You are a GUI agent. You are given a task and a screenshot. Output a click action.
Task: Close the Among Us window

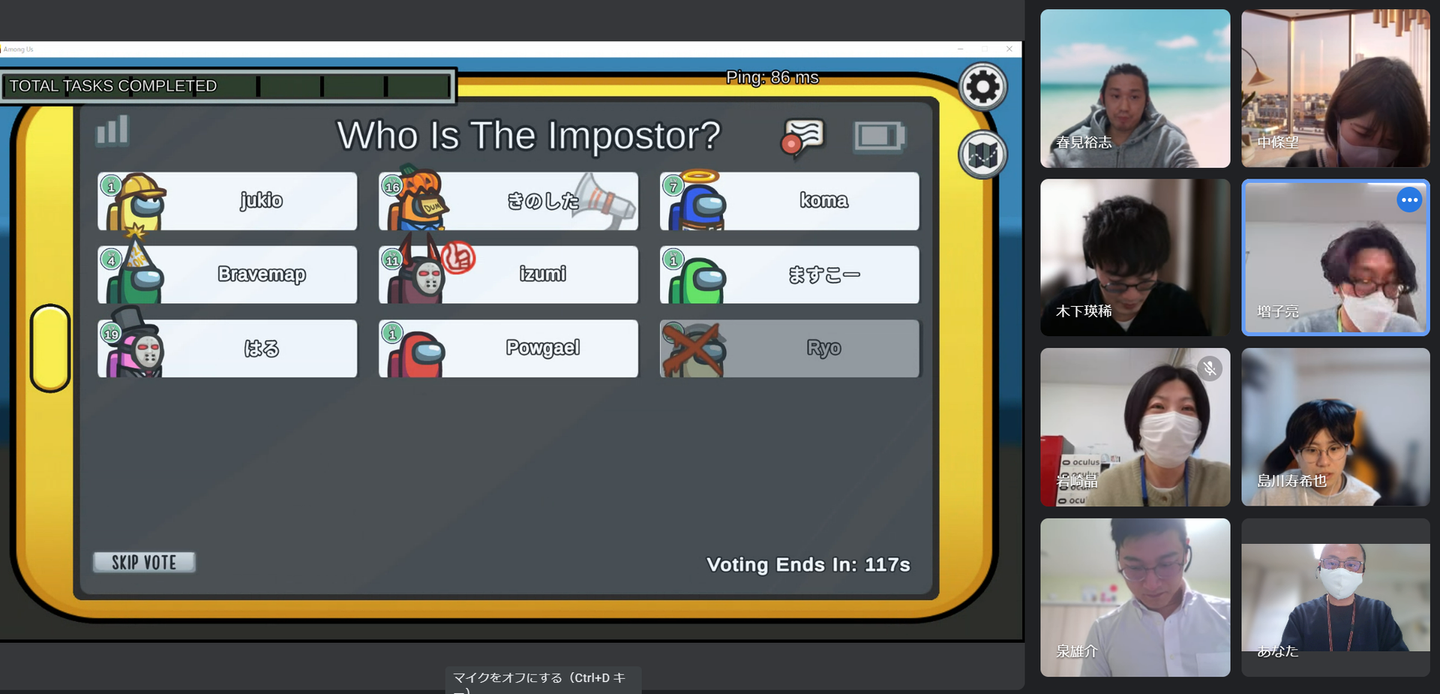1010,49
